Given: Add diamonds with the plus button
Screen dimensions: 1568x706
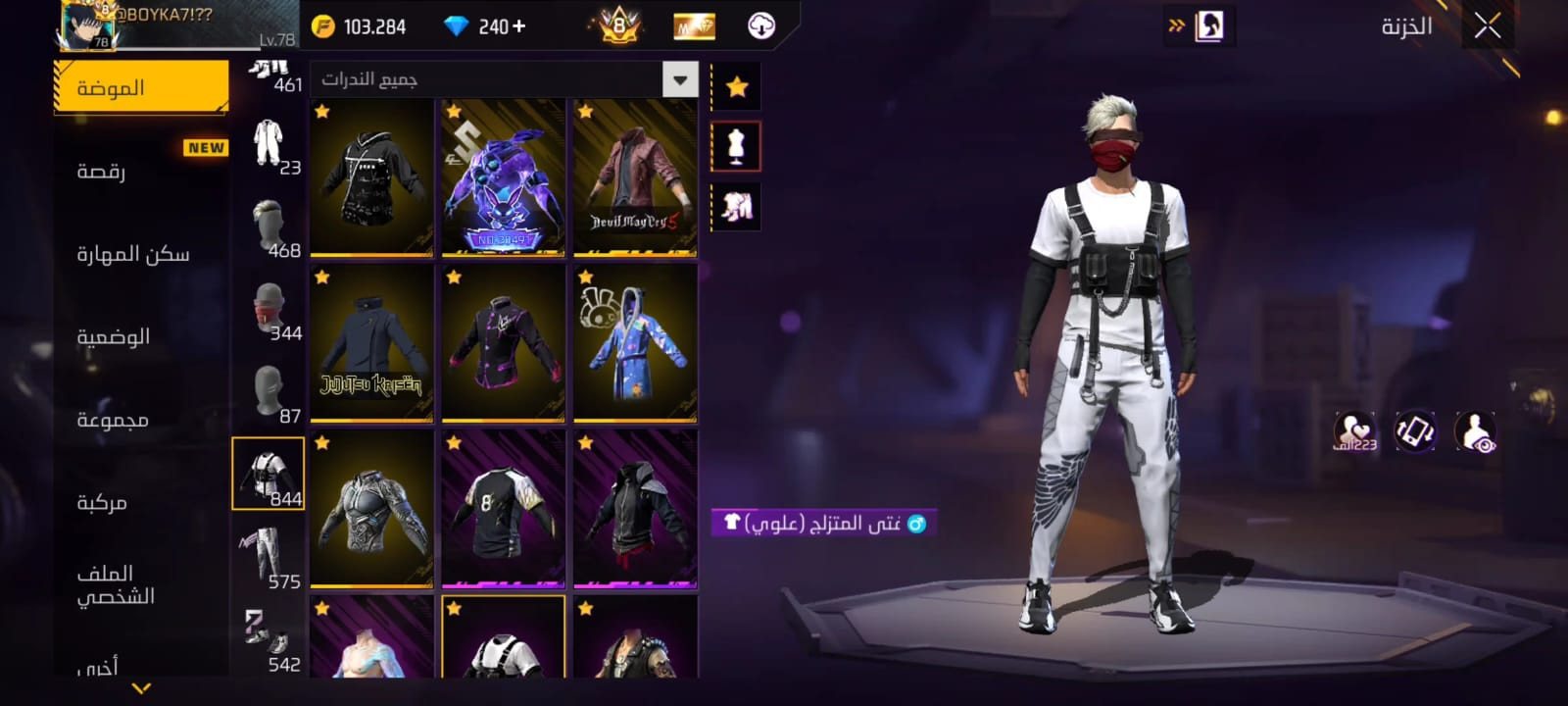Looking at the screenshot, I should coord(518,26).
